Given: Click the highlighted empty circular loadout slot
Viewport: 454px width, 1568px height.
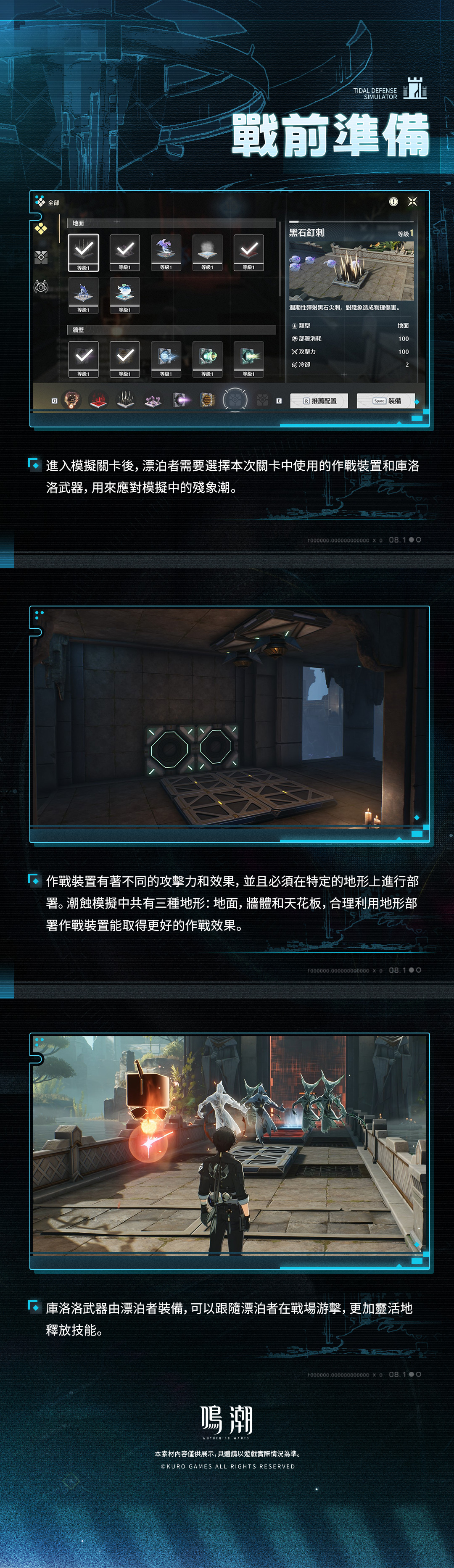Looking at the screenshot, I should point(235,400).
